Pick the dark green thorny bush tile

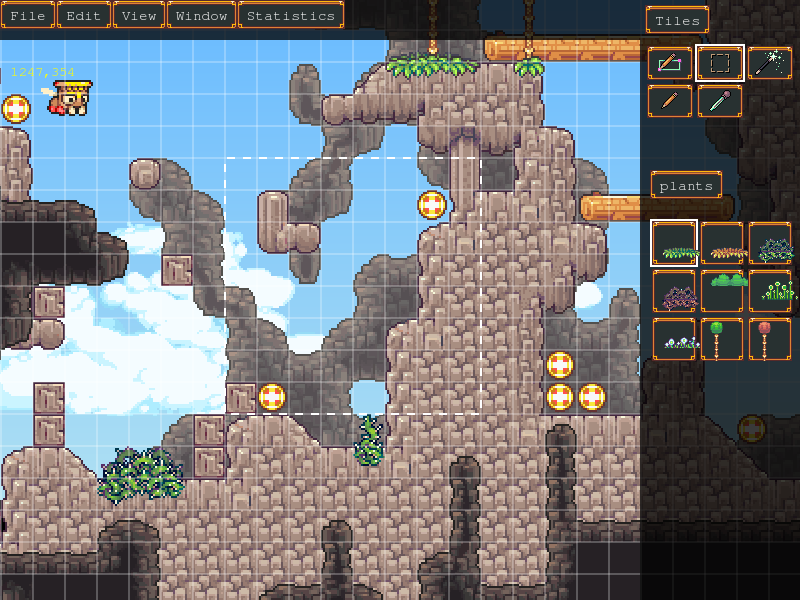click(769, 243)
